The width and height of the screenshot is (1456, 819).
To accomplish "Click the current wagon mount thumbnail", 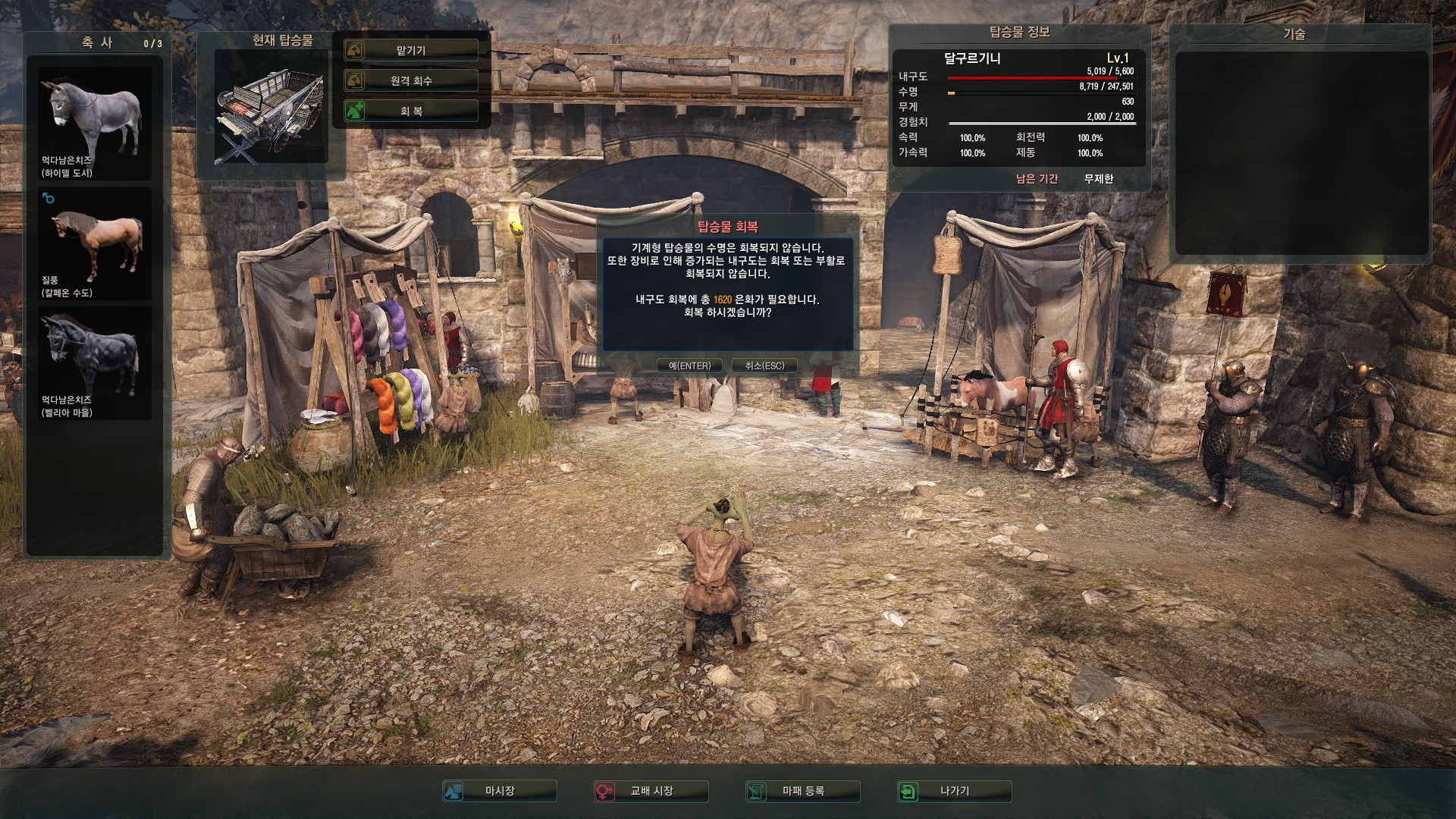I will click(x=271, y=108).
